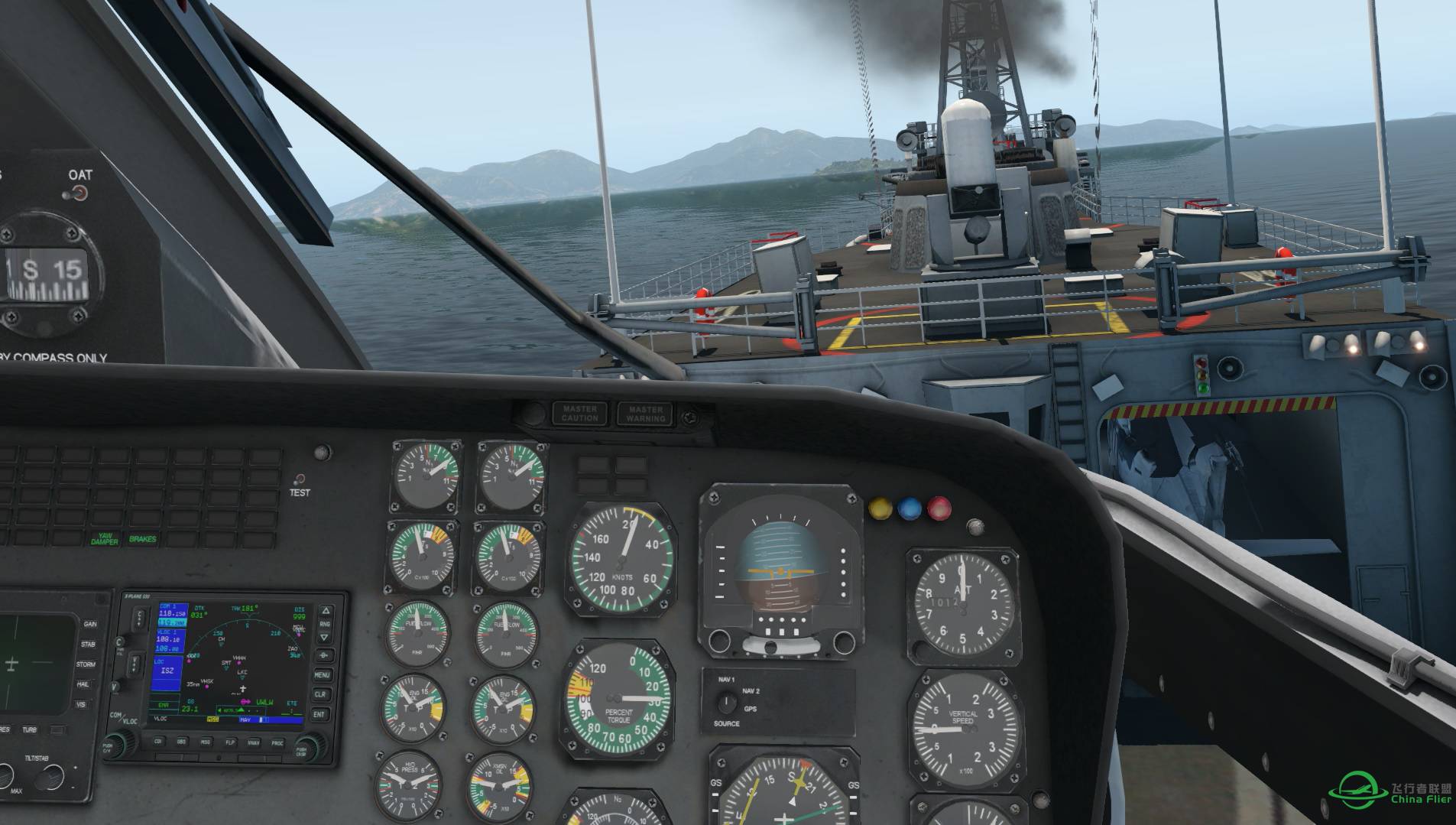Push the MENU button on the GPS
Viewport: 1456px width, 825px height.
[x=322, y=675]
